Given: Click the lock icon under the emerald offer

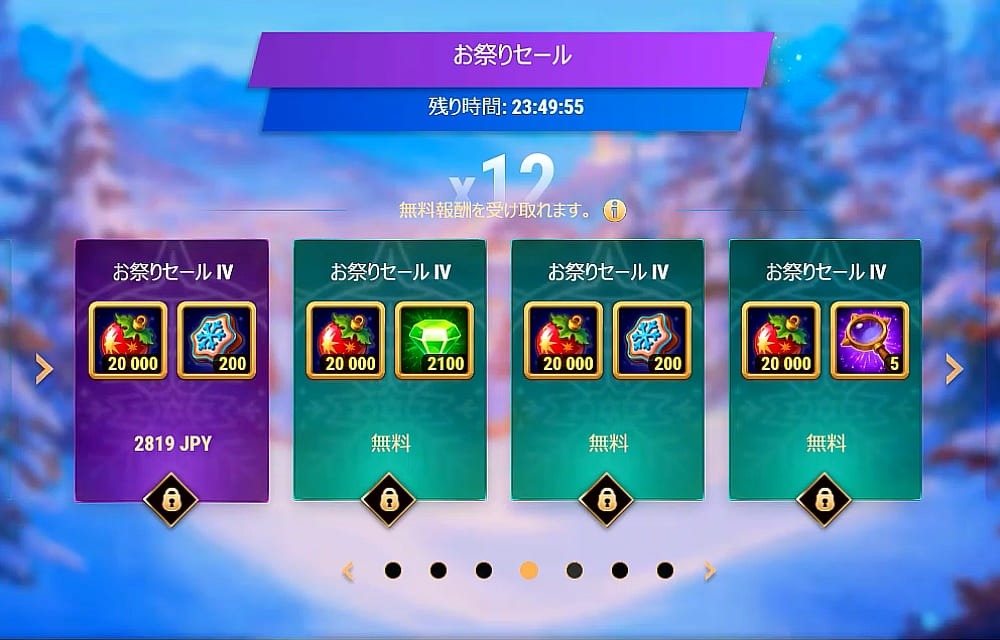Looking at the screenshot, I should [x=390, y=499].
